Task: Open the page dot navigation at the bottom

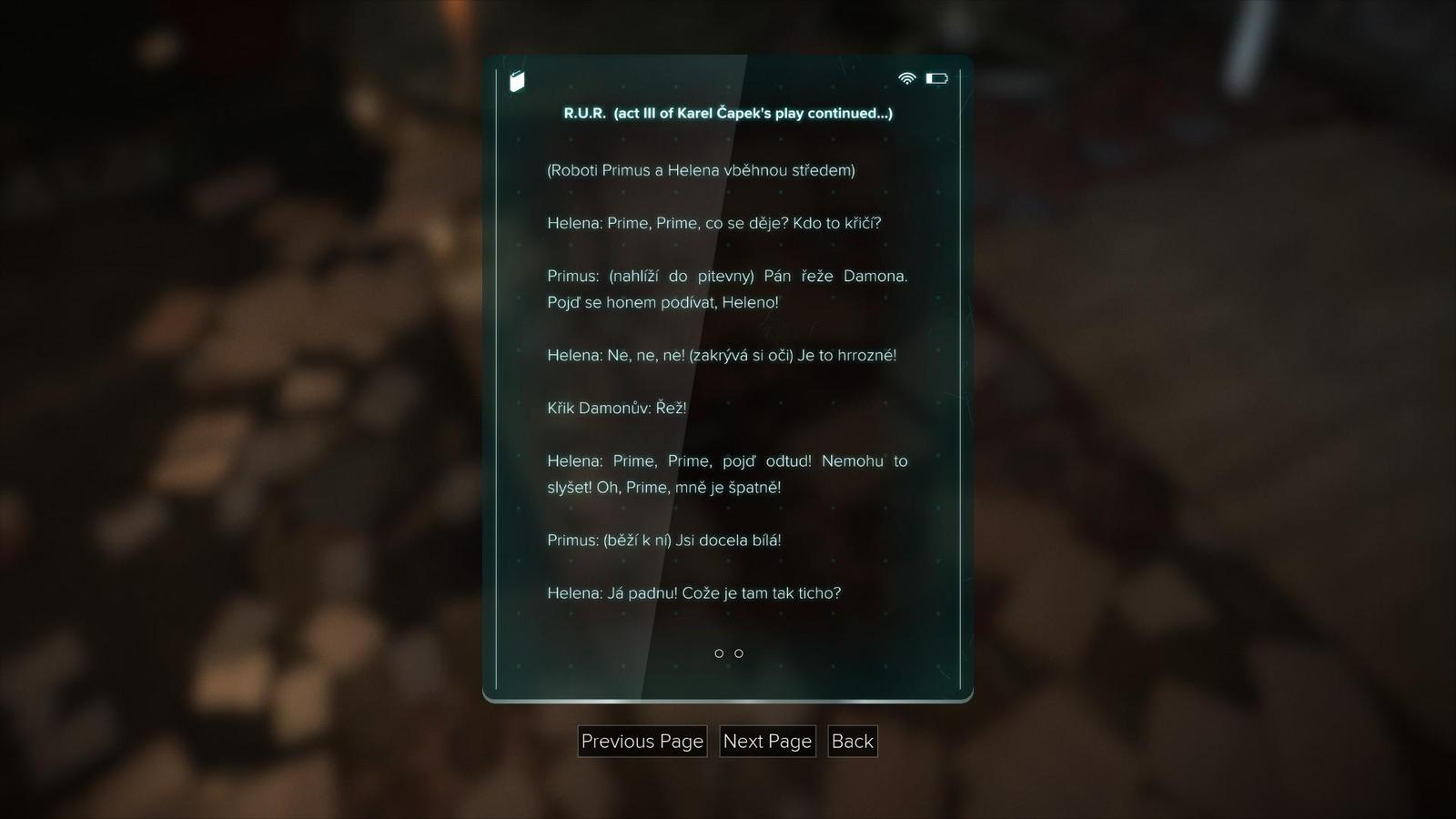Action: [x=728, y=652]
